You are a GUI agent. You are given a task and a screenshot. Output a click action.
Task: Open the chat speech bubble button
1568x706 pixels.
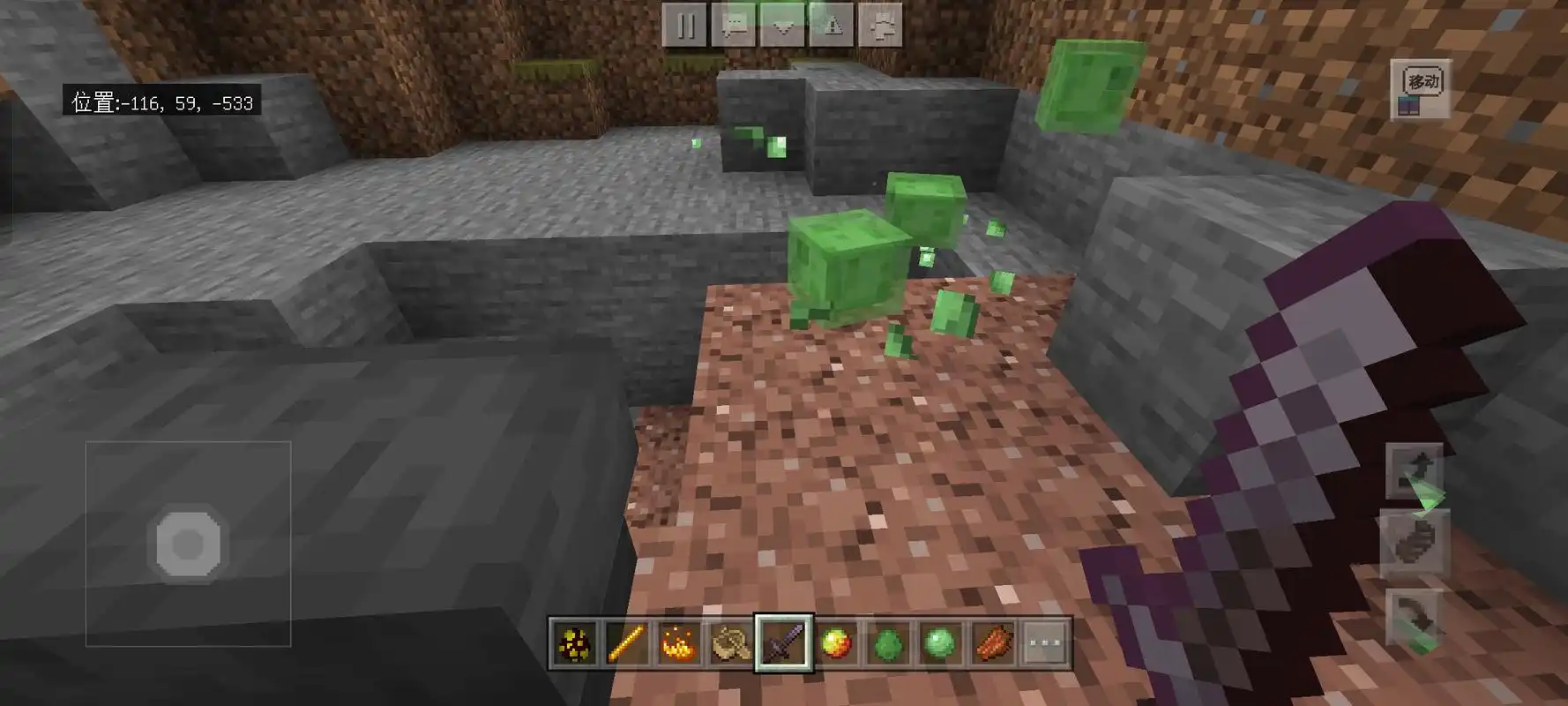tap(734, 25)
